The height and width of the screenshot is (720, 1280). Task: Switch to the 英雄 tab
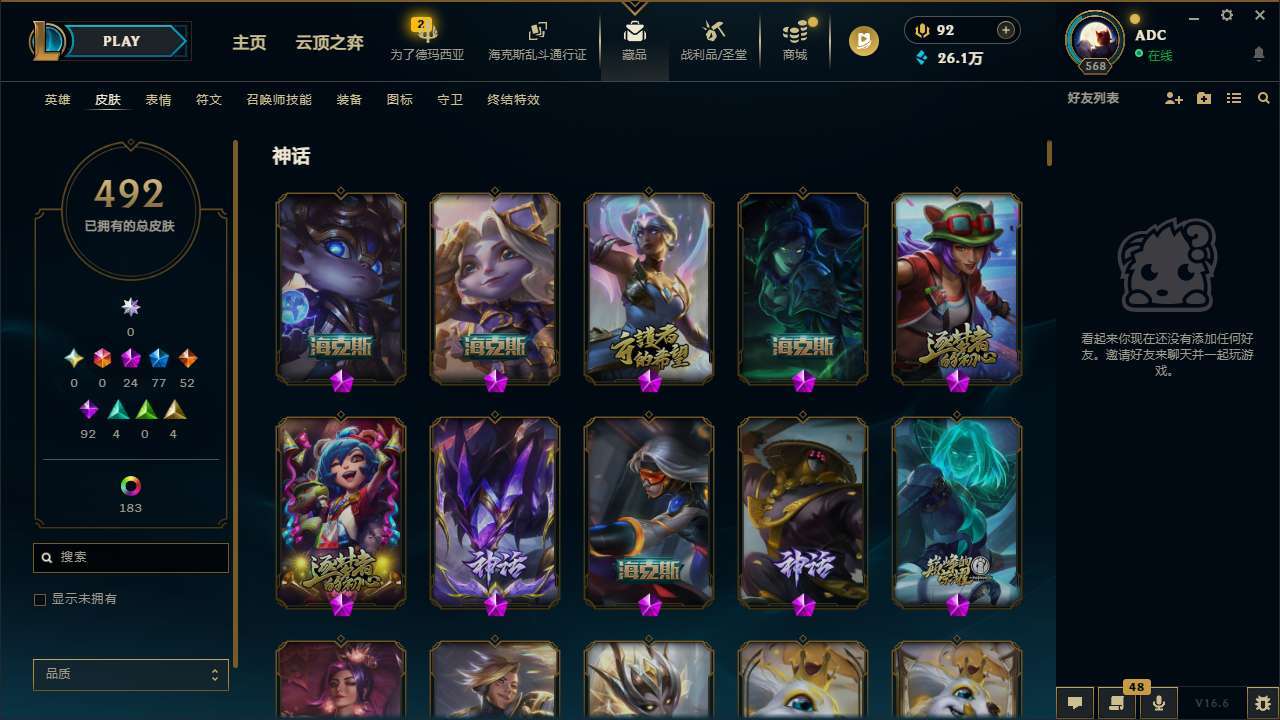(x=57, y=99)
